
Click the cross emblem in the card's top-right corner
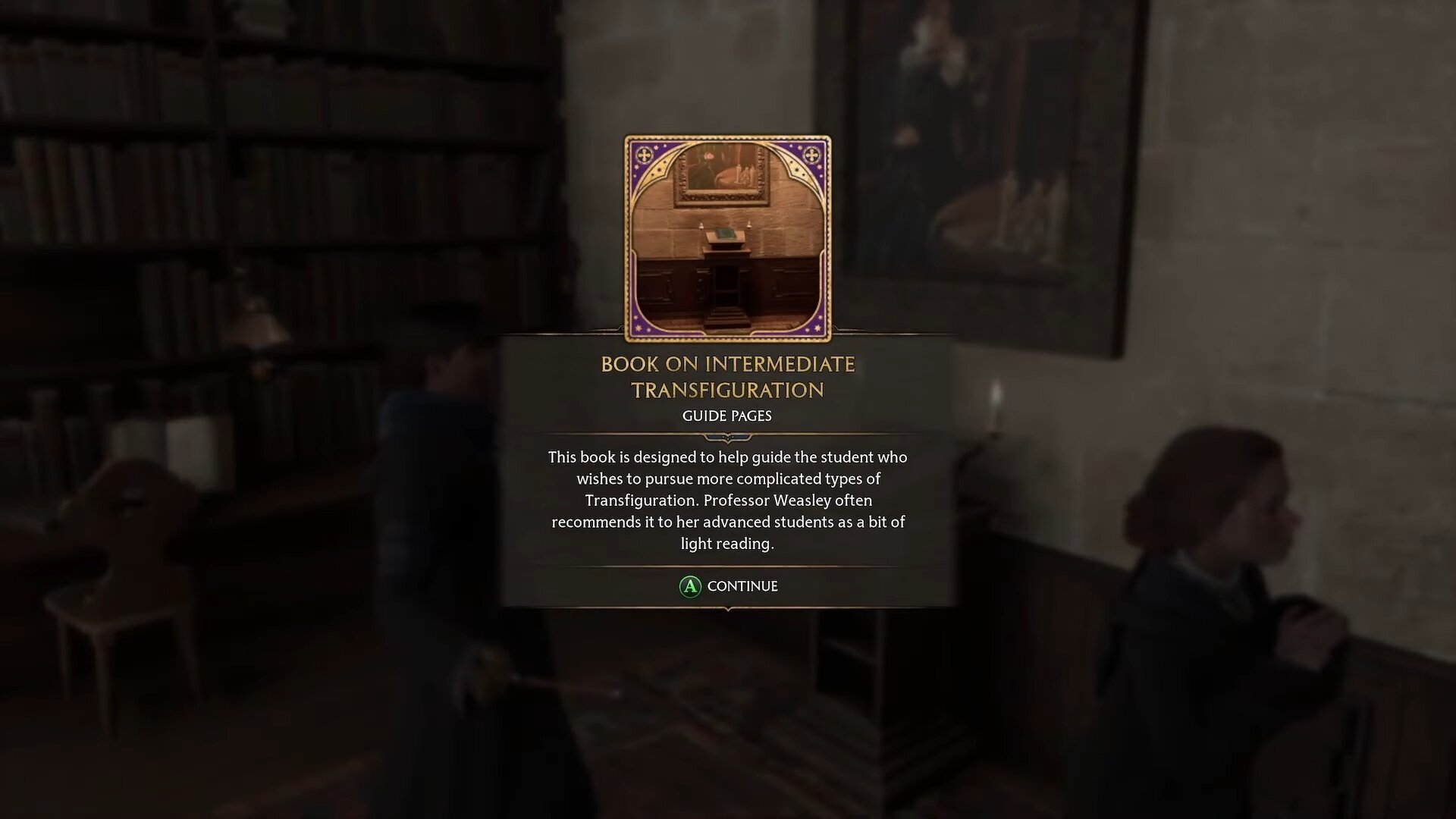[811, 157]
